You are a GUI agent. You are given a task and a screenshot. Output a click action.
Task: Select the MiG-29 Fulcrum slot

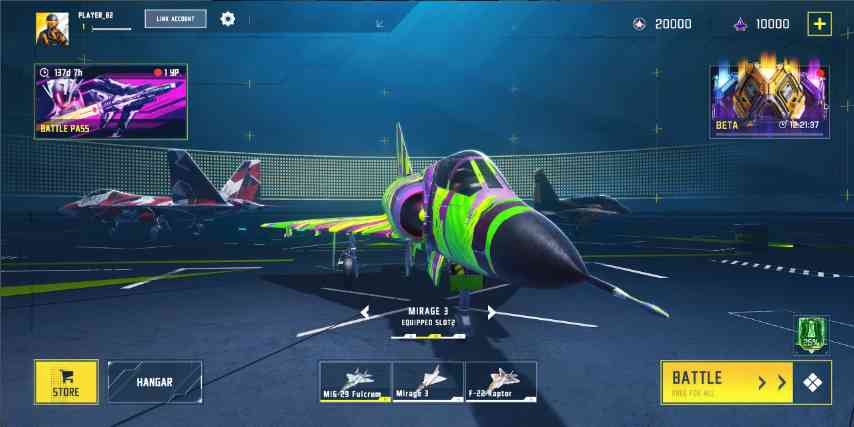coord(356,381)
